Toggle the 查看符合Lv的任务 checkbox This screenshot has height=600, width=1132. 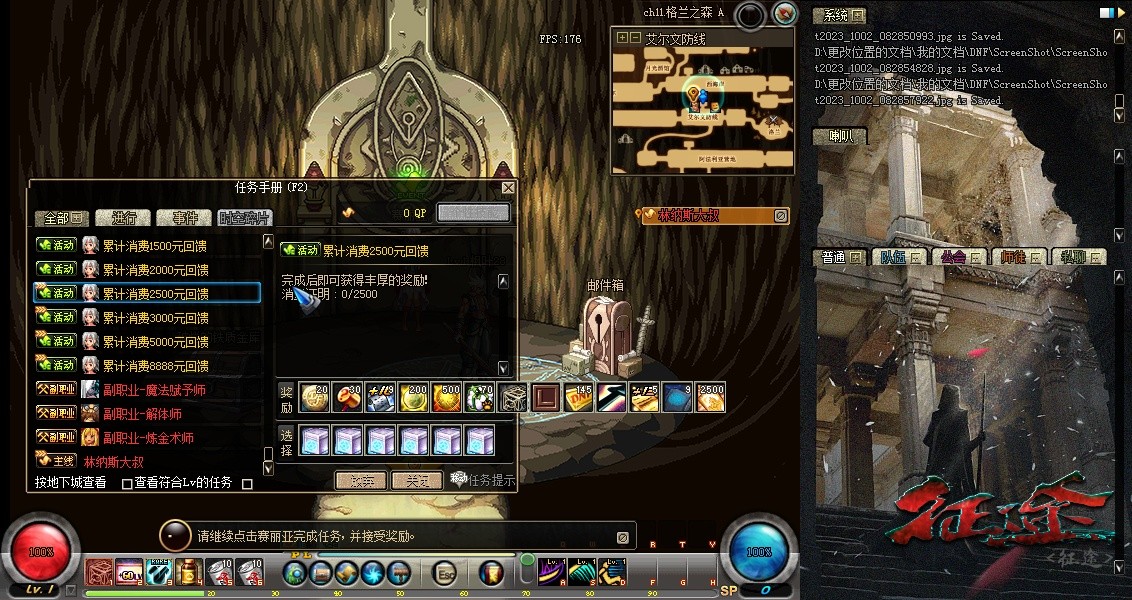(127, 484)
